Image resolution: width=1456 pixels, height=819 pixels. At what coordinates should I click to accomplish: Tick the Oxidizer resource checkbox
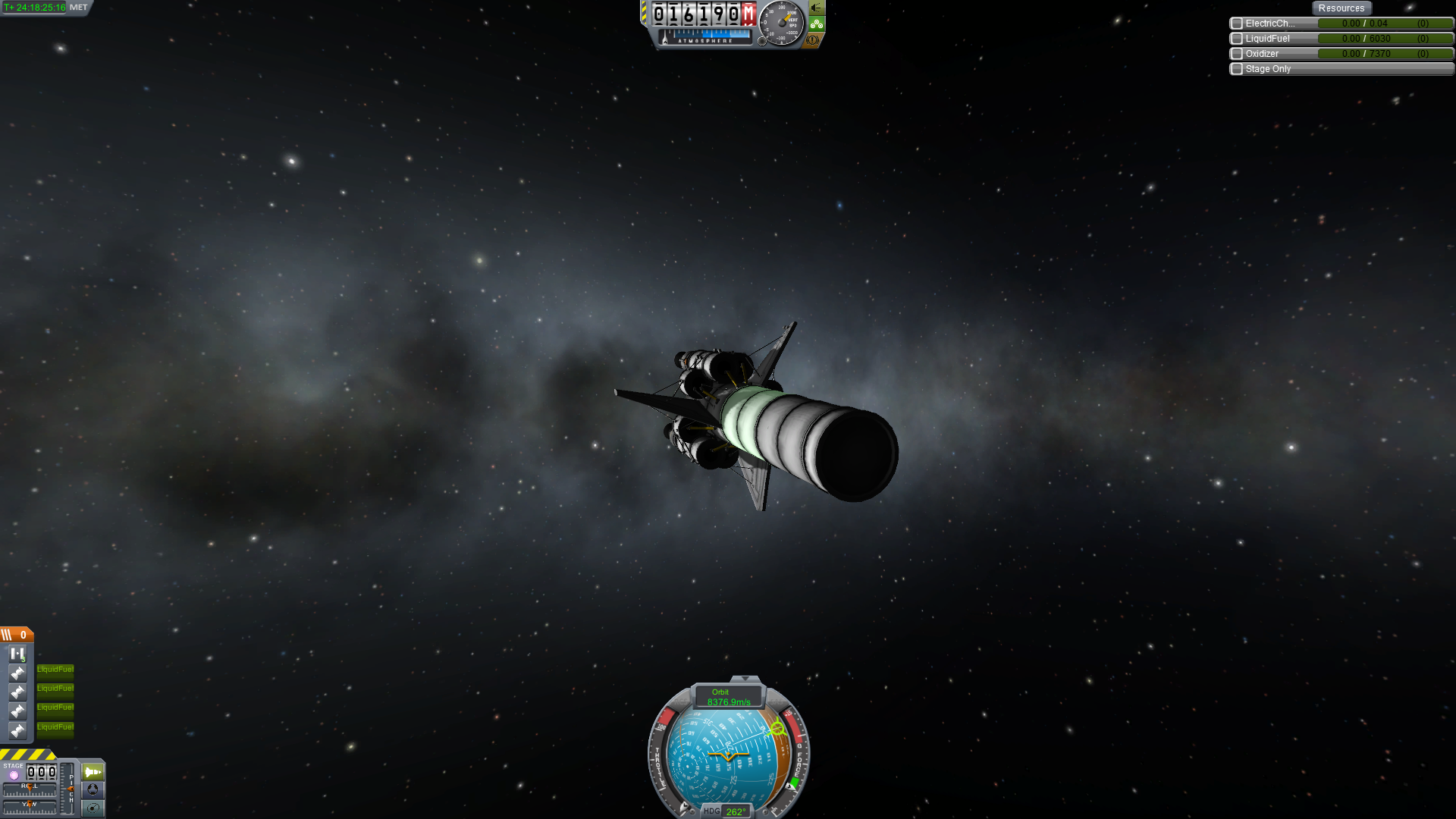pyautogui.click(x=1237, y=54)
